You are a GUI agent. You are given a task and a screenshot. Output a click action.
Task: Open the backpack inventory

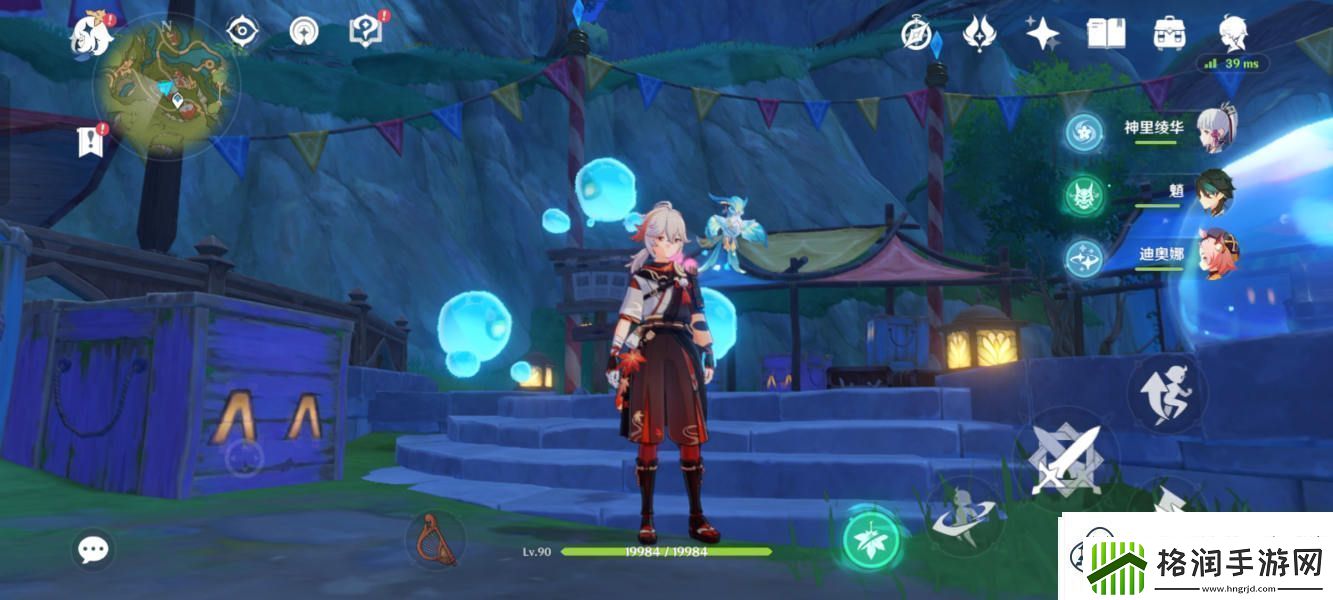click(1169, 34)
